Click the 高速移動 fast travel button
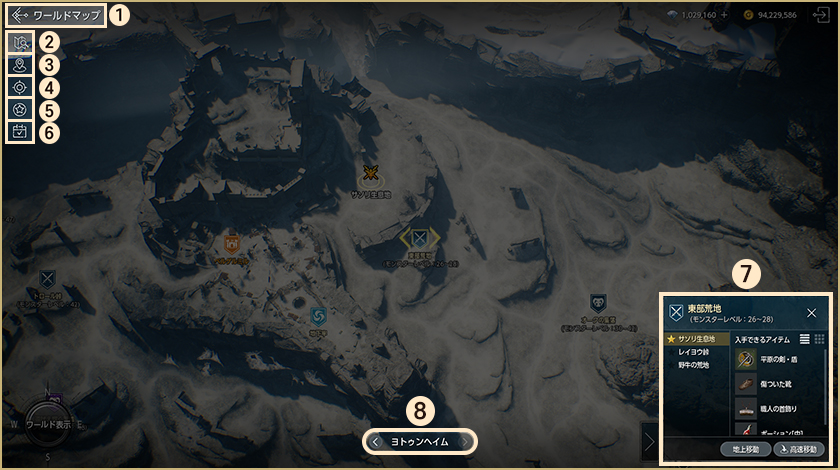 [x=802, y=449]
